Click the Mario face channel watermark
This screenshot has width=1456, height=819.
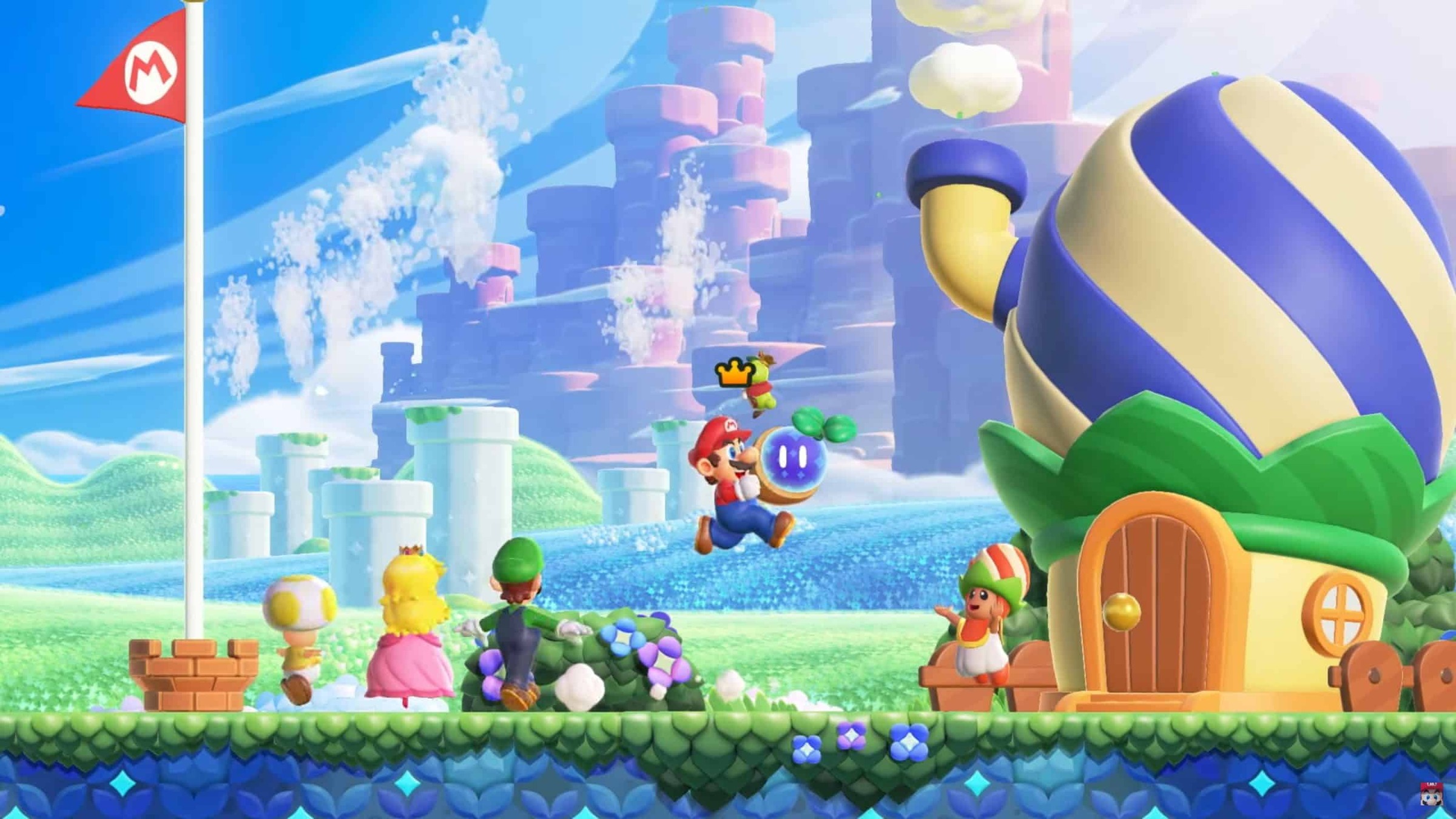click(1431, 794)
